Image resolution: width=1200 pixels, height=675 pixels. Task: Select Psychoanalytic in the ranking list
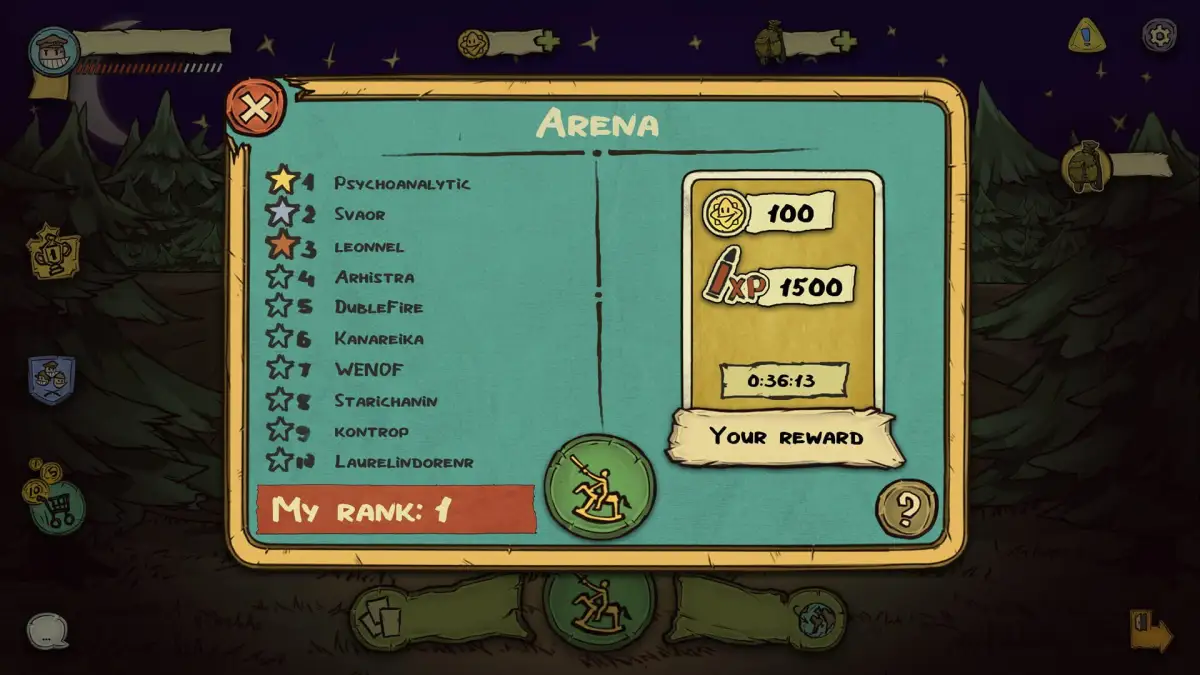pos(401,183)
